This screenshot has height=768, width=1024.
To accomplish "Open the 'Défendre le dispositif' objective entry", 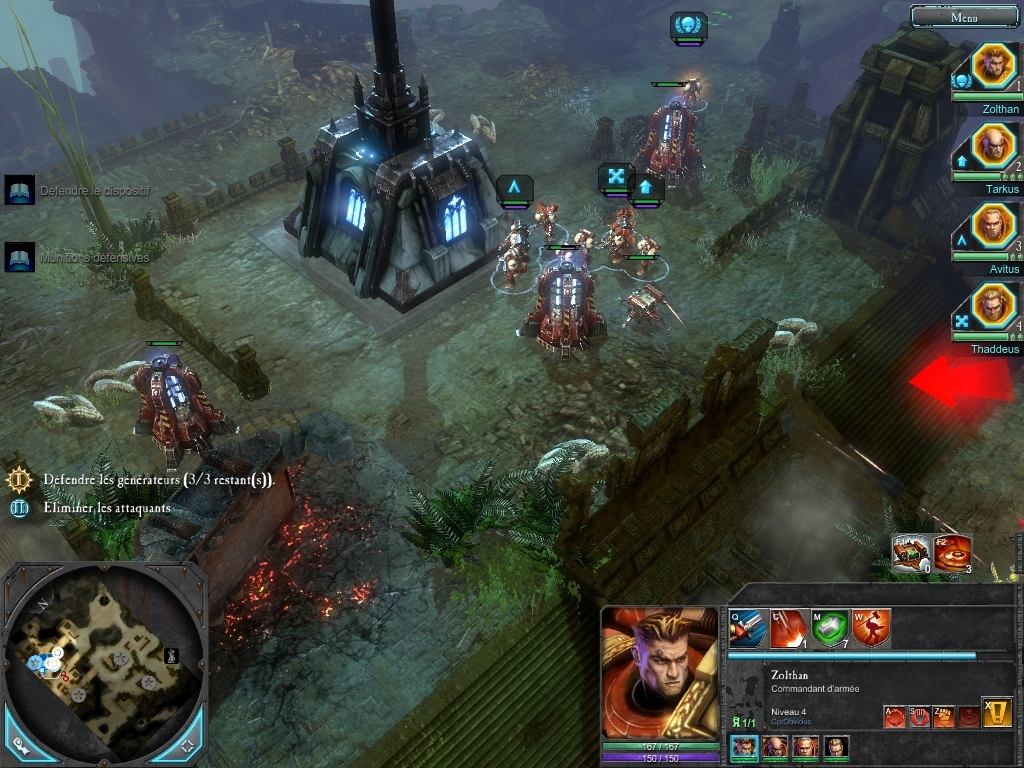I will [x=20, y=190].
